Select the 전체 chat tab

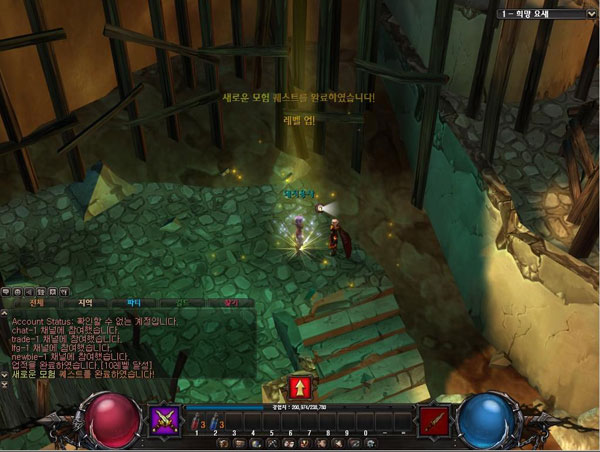[x=37, y=301]
